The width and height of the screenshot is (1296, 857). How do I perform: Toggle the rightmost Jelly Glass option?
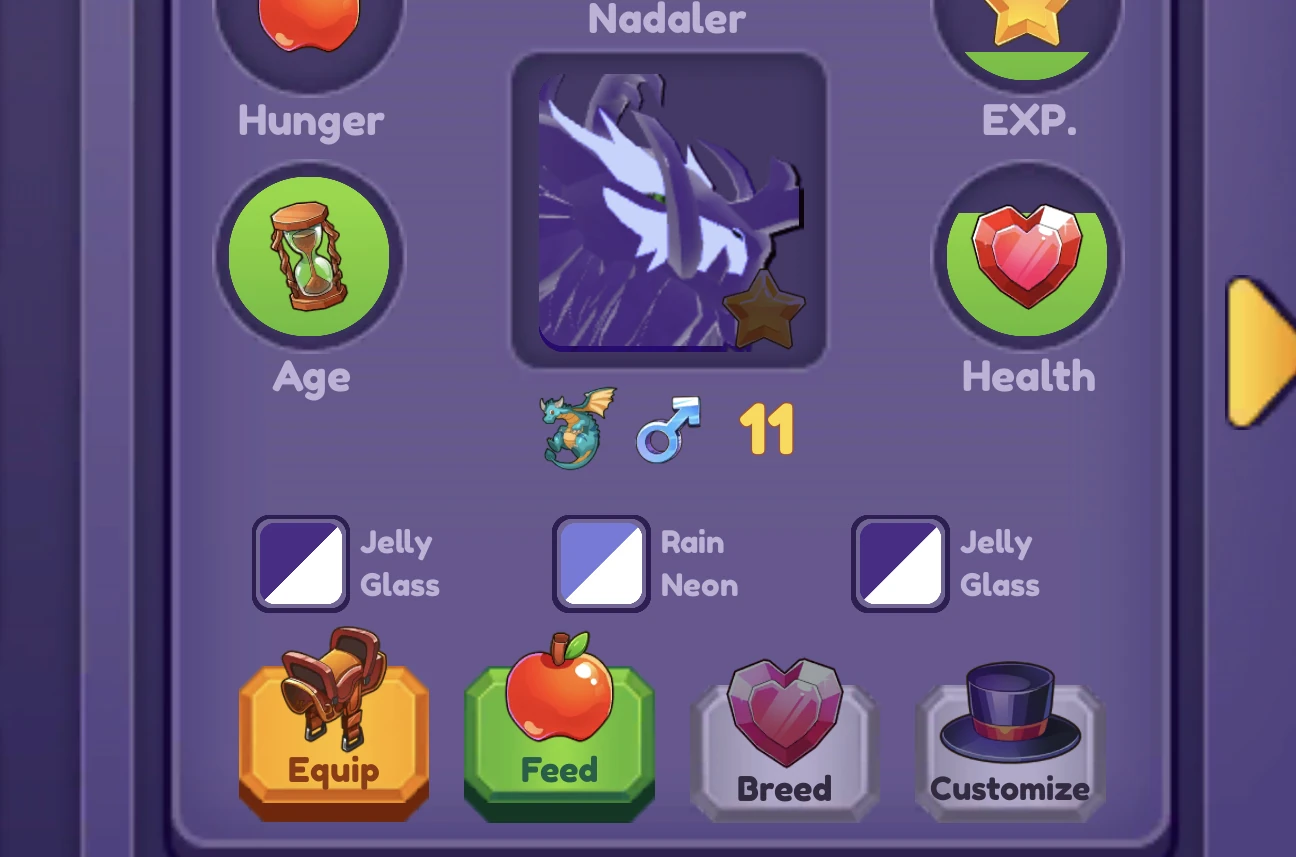[899, 562]
